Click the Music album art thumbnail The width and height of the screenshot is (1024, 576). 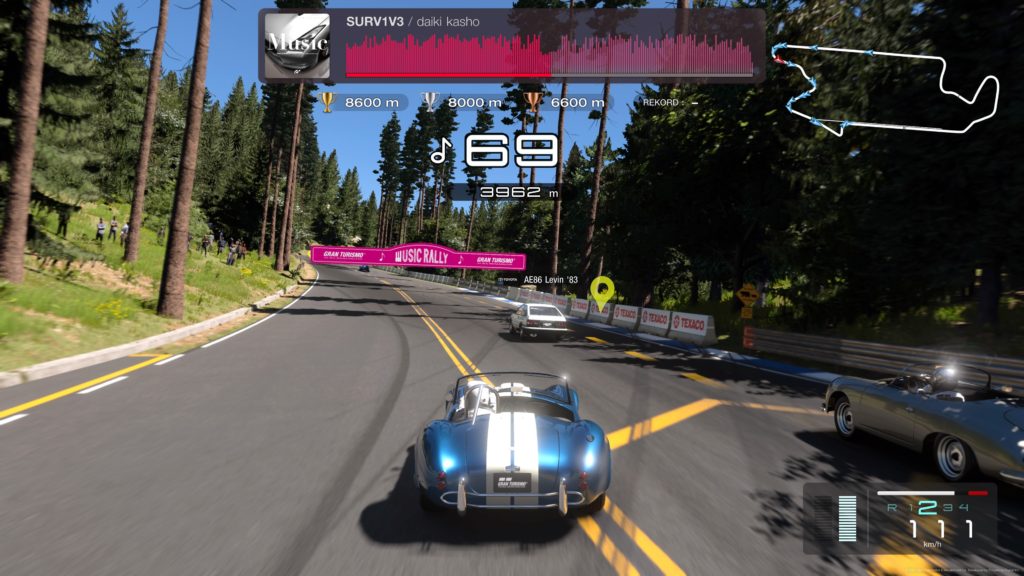pyautogui.click(x=296, y=45)
